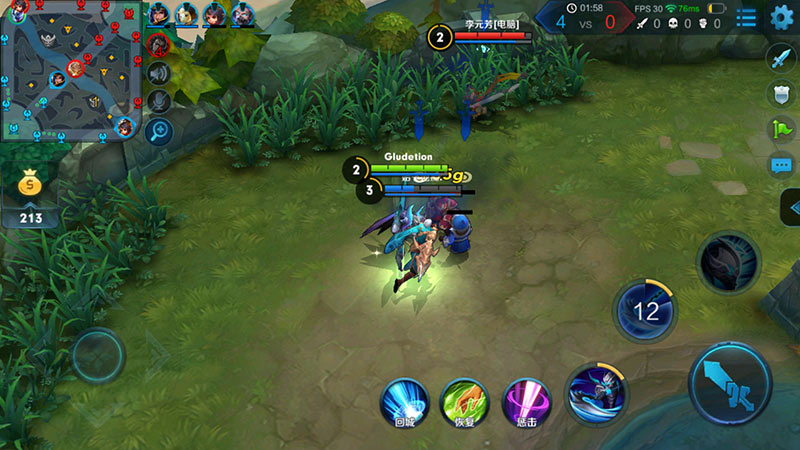Image resolution: width=800 pixels, height=450 pixels.
Task: Use the 恢复 restore ability
Action: tap(465, 402)
